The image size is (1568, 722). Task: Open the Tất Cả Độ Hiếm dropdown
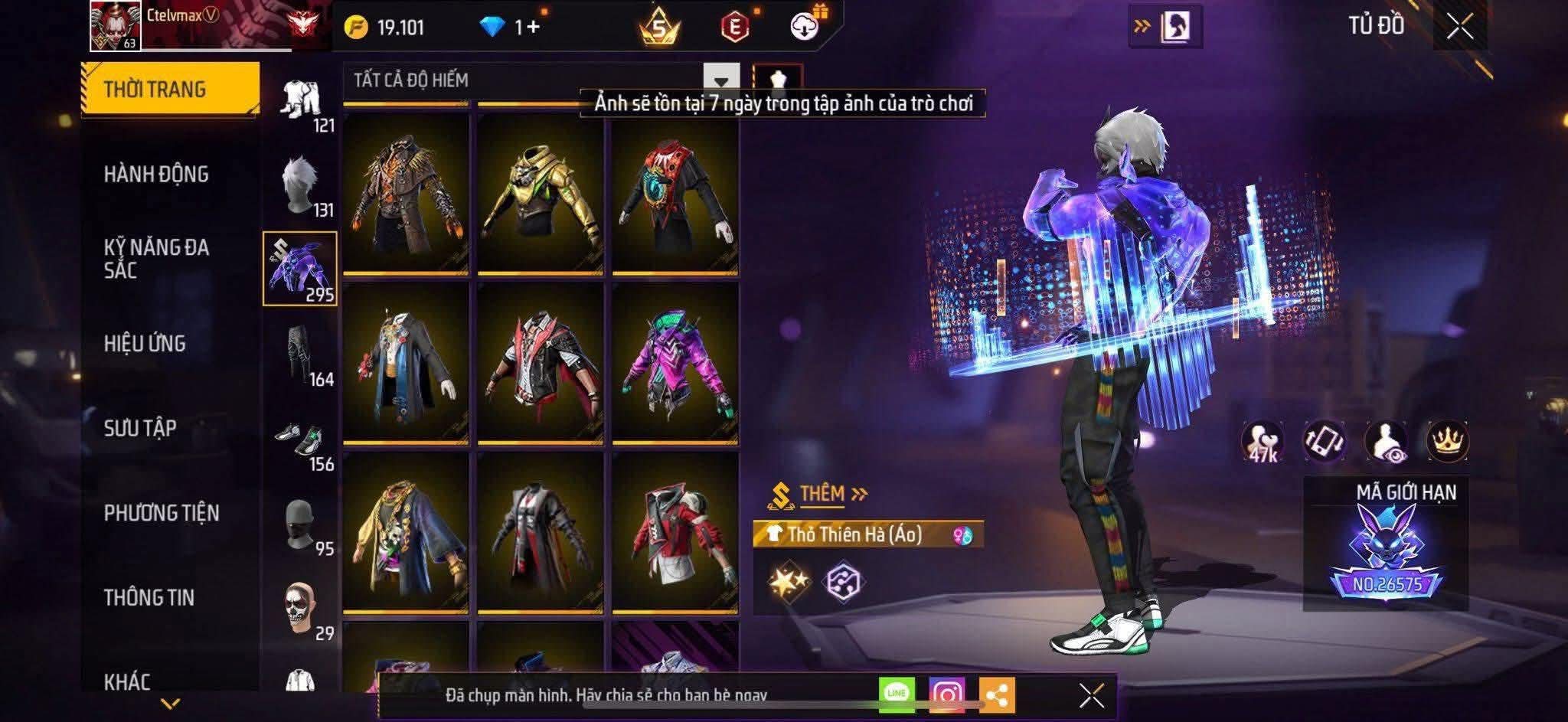tap(720, 80)
